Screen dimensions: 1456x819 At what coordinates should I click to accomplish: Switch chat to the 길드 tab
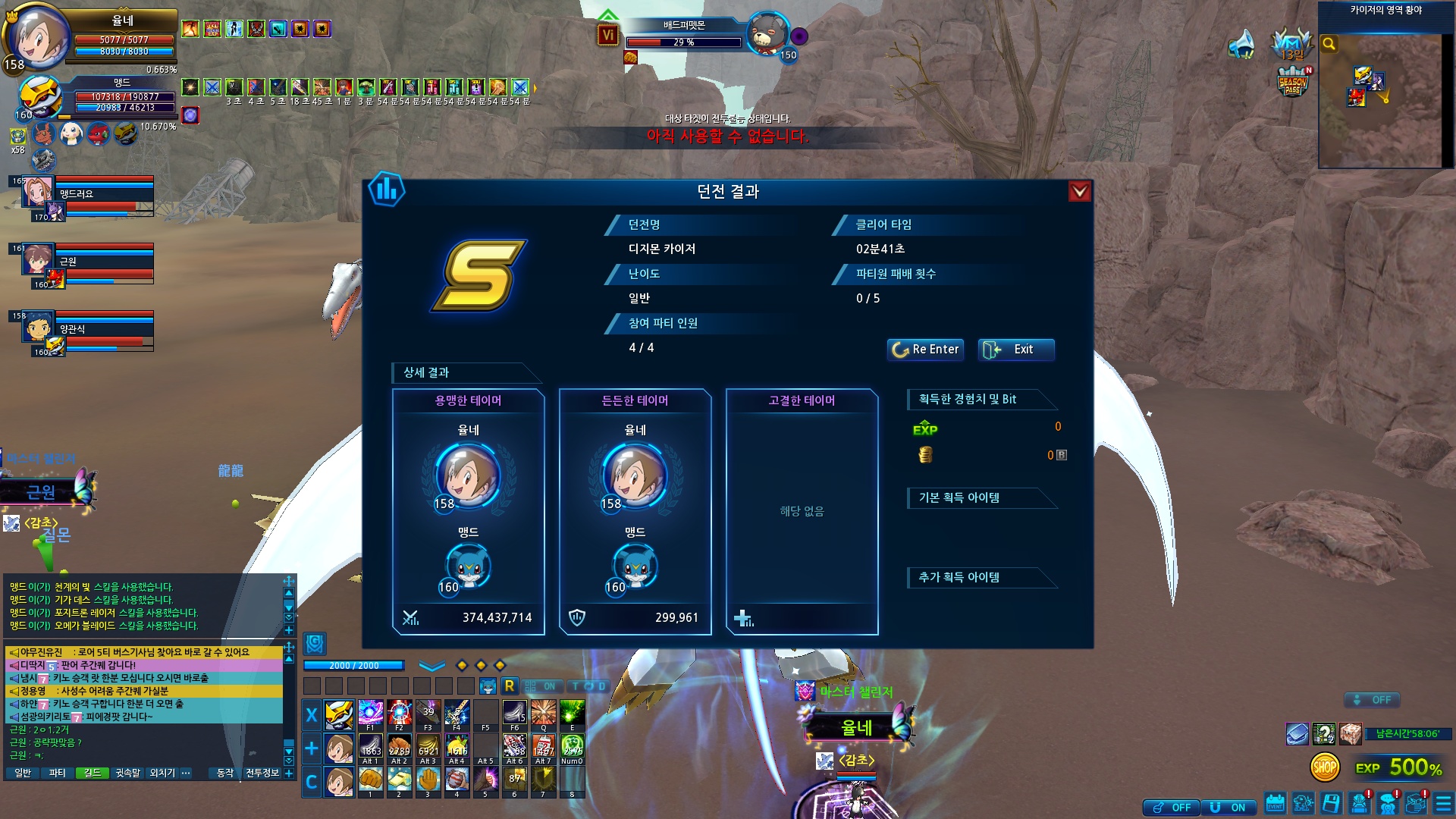pyautogui.click(x=93, y=773)
